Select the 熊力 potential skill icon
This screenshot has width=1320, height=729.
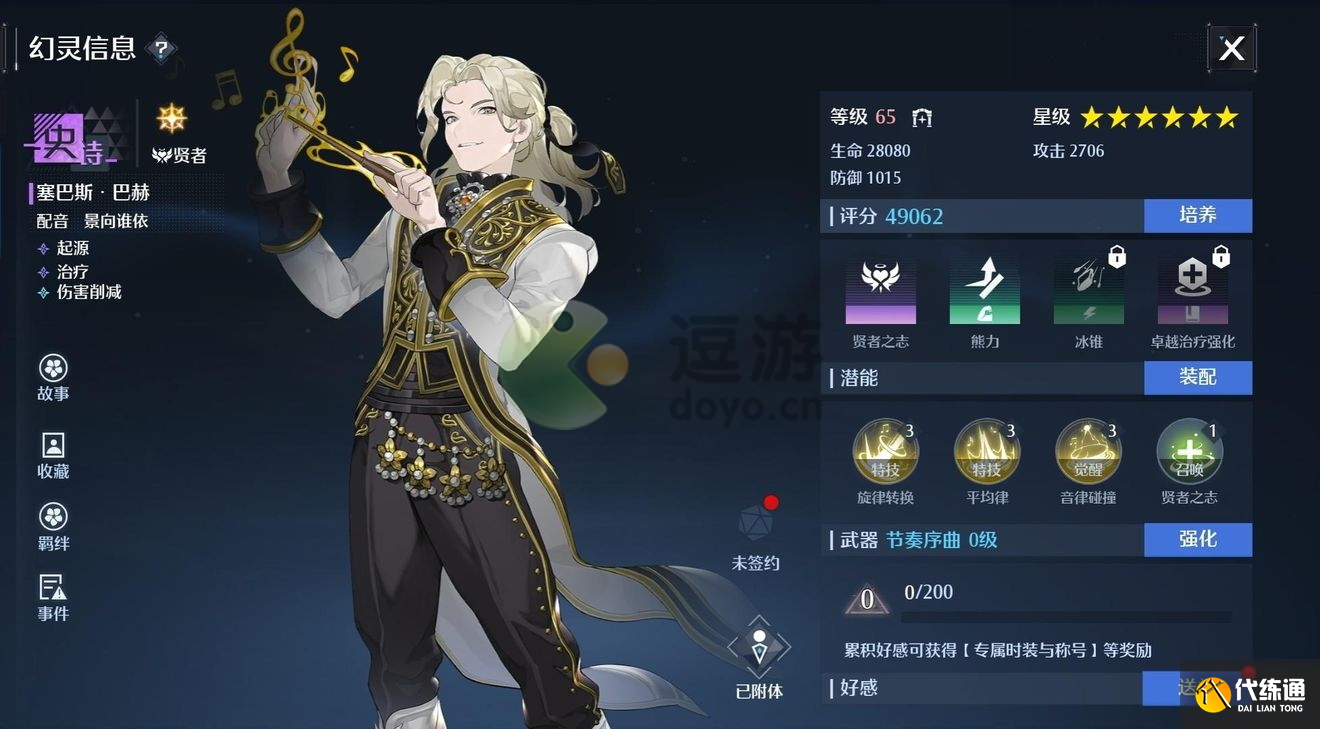pos(985,289)
